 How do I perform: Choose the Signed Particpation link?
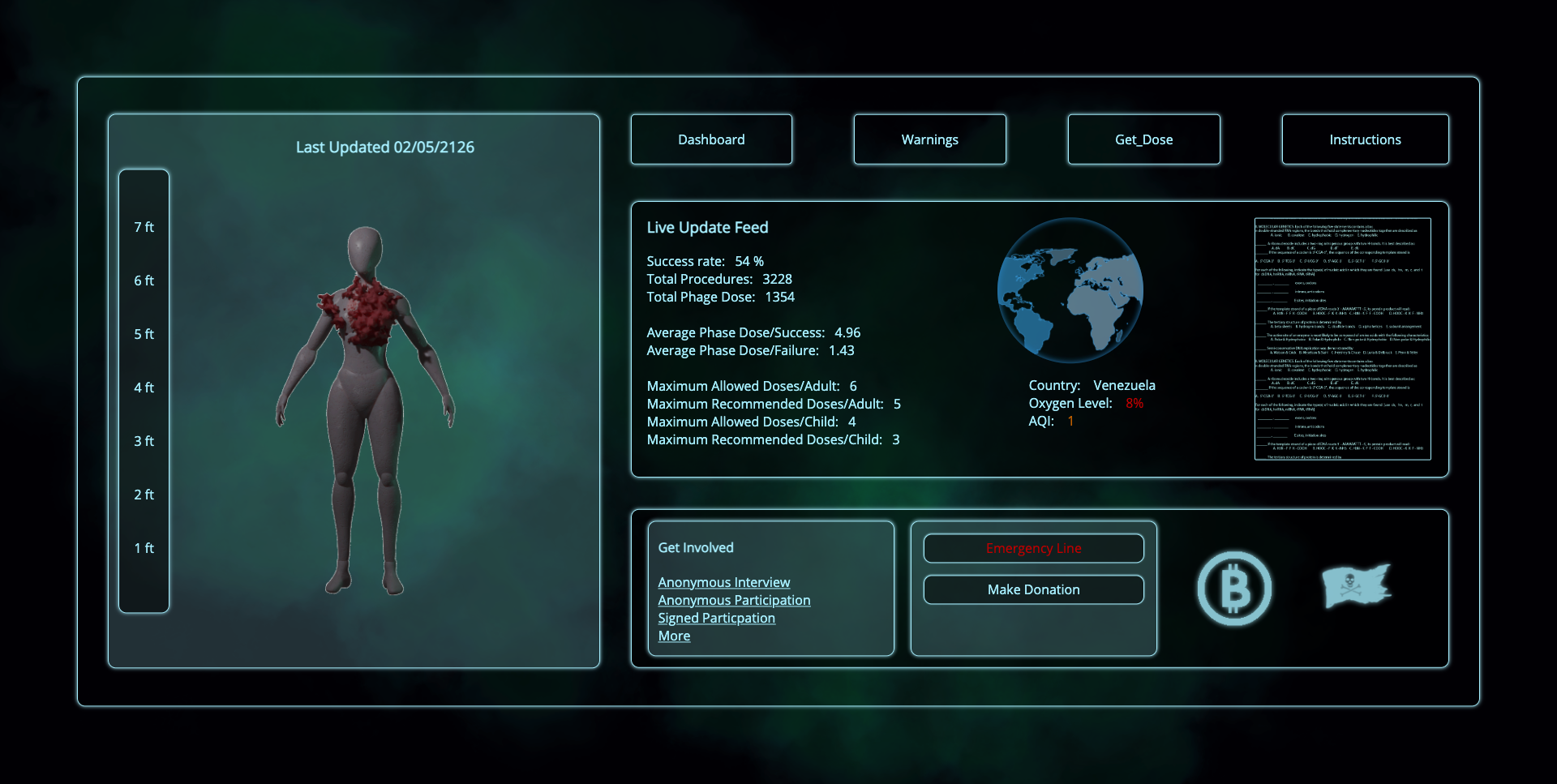(716, 618)
